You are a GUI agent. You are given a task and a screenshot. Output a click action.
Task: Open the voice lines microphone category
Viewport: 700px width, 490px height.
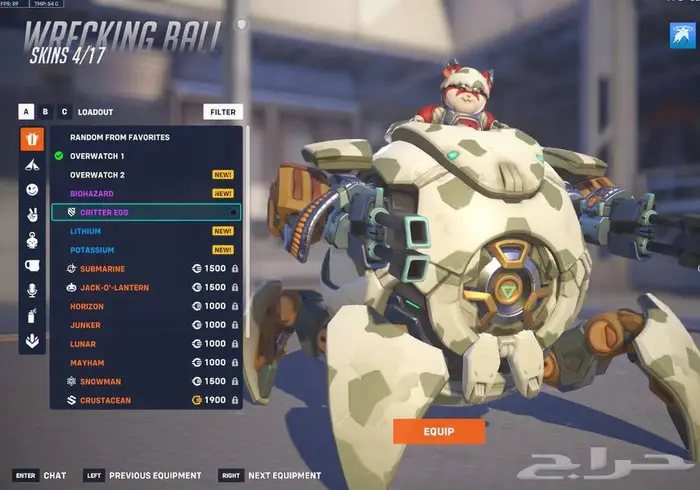(x=32, y=290)
